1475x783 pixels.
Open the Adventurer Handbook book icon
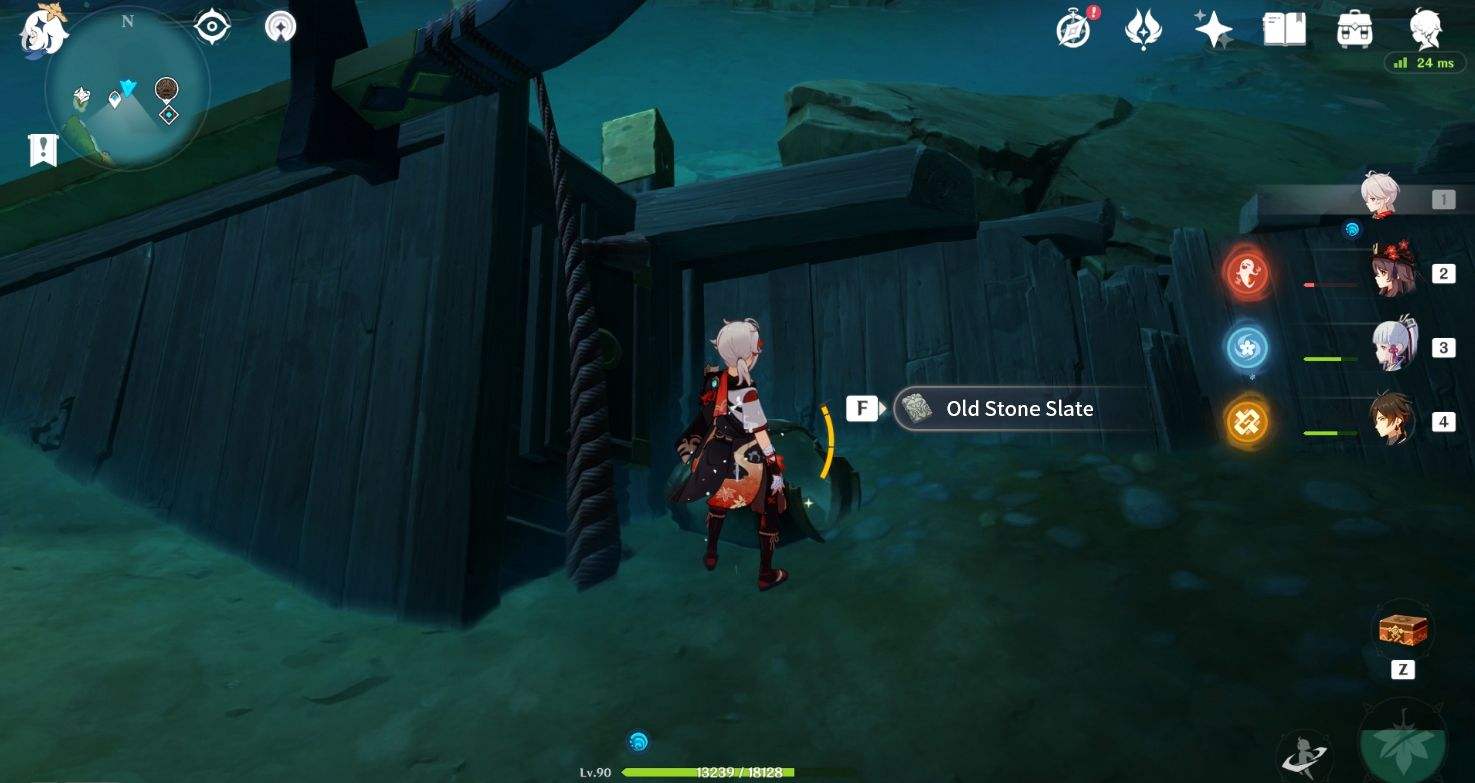(x=1284, y=29)
